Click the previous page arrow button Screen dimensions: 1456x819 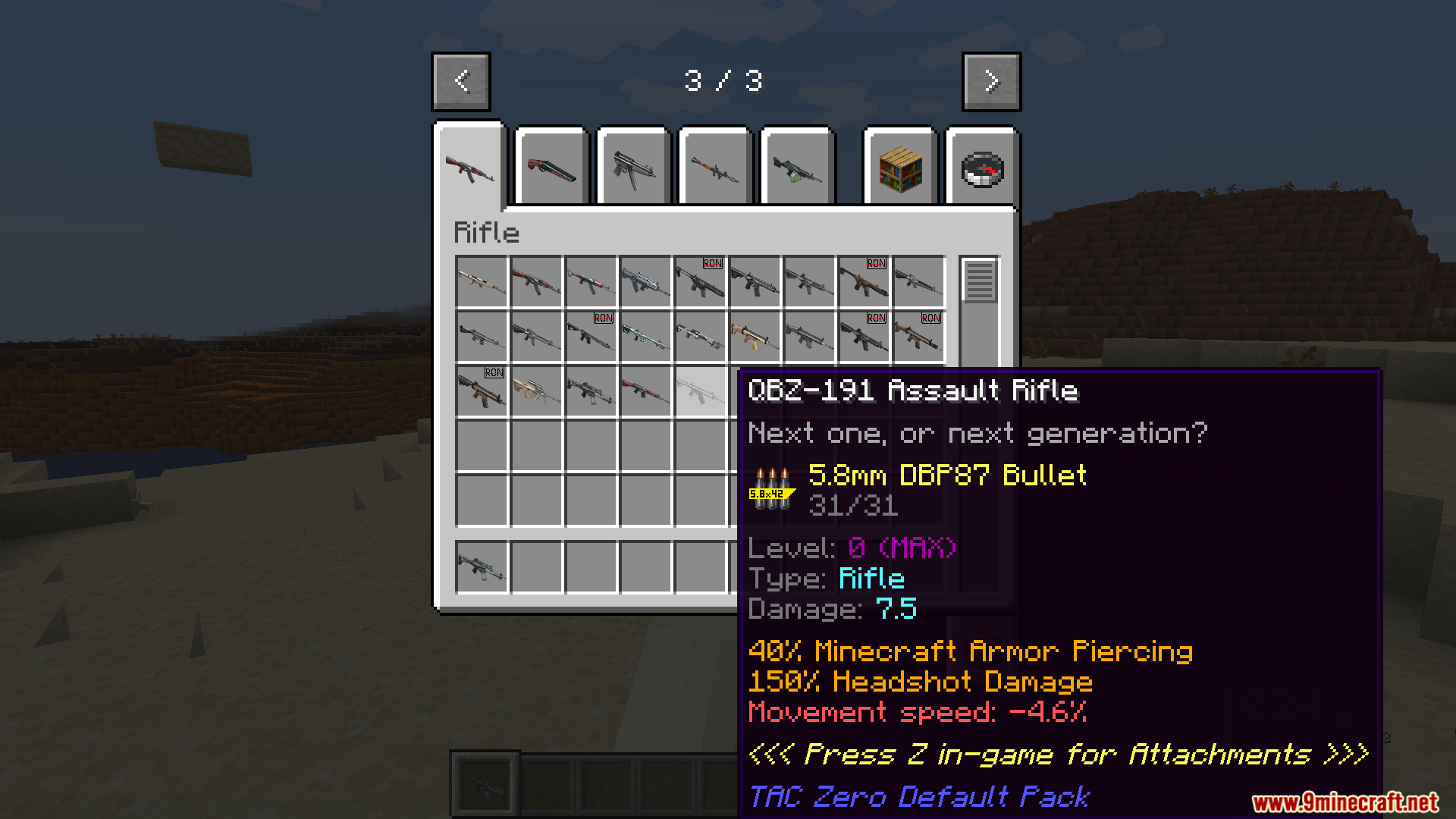pyautogui.click(x=460, y=81)
